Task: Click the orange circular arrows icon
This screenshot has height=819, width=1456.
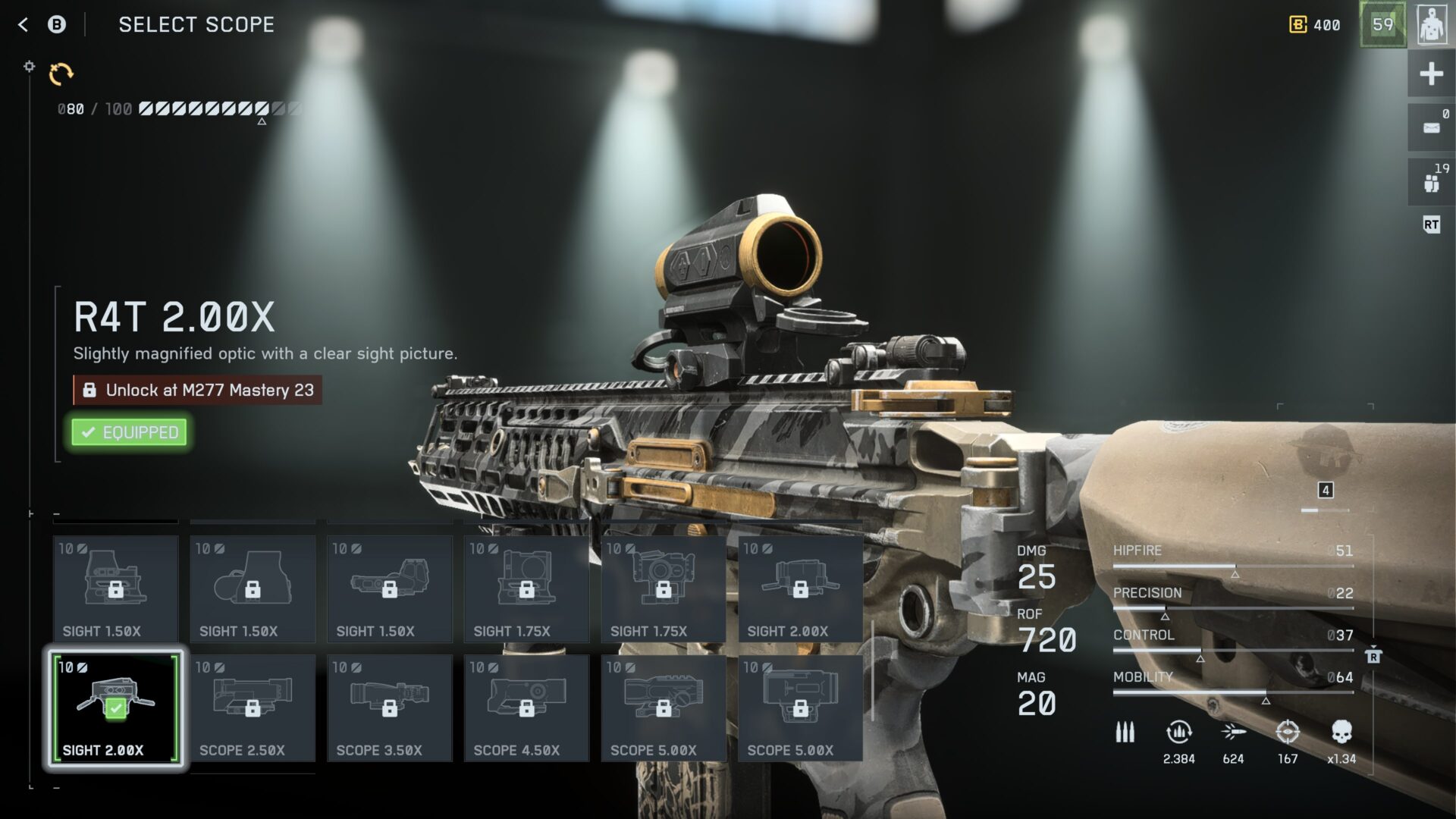Action: [x=61, y=74]
